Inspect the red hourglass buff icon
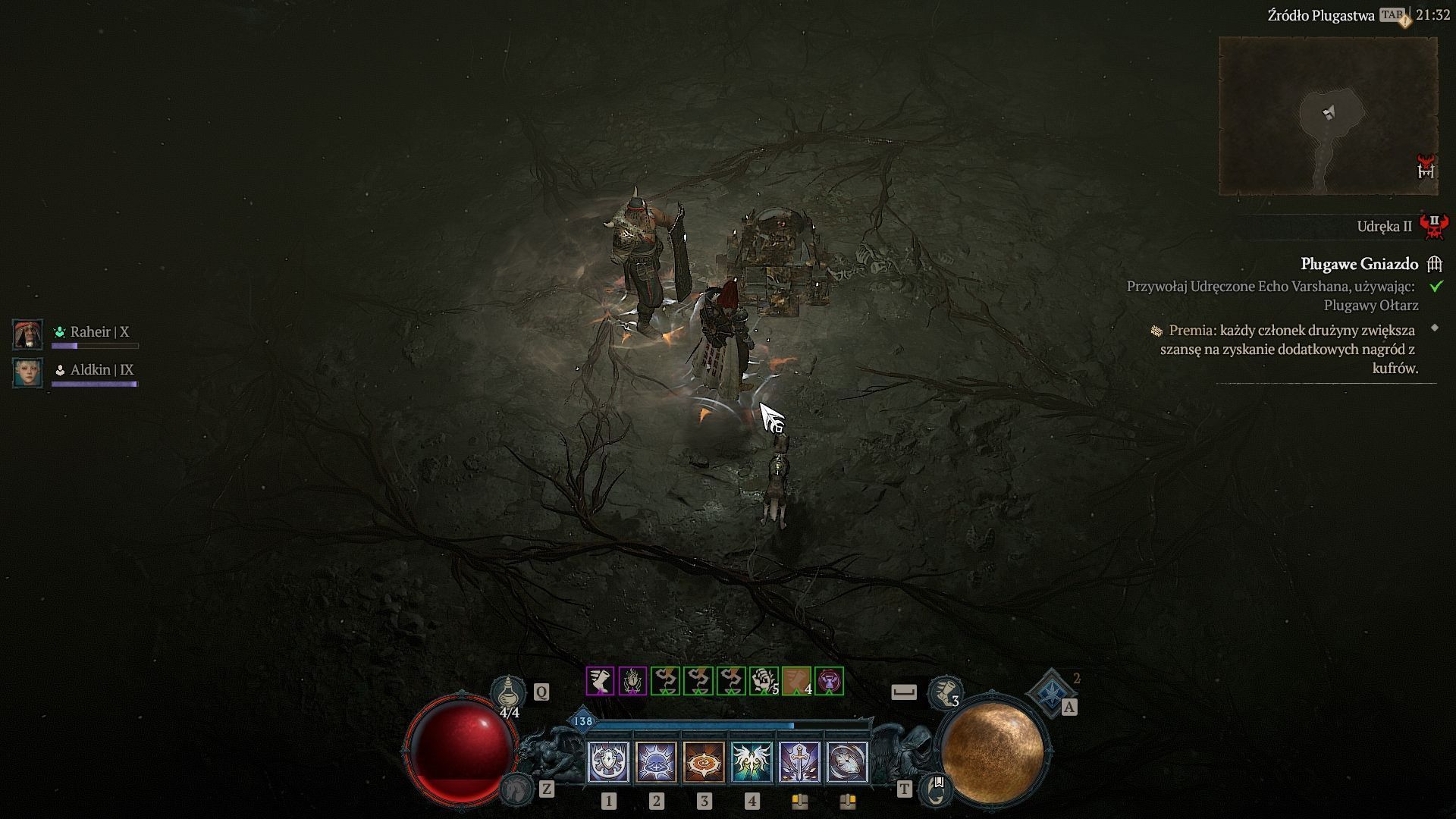This screenshot has width=1456, height=819. point(829,681)
